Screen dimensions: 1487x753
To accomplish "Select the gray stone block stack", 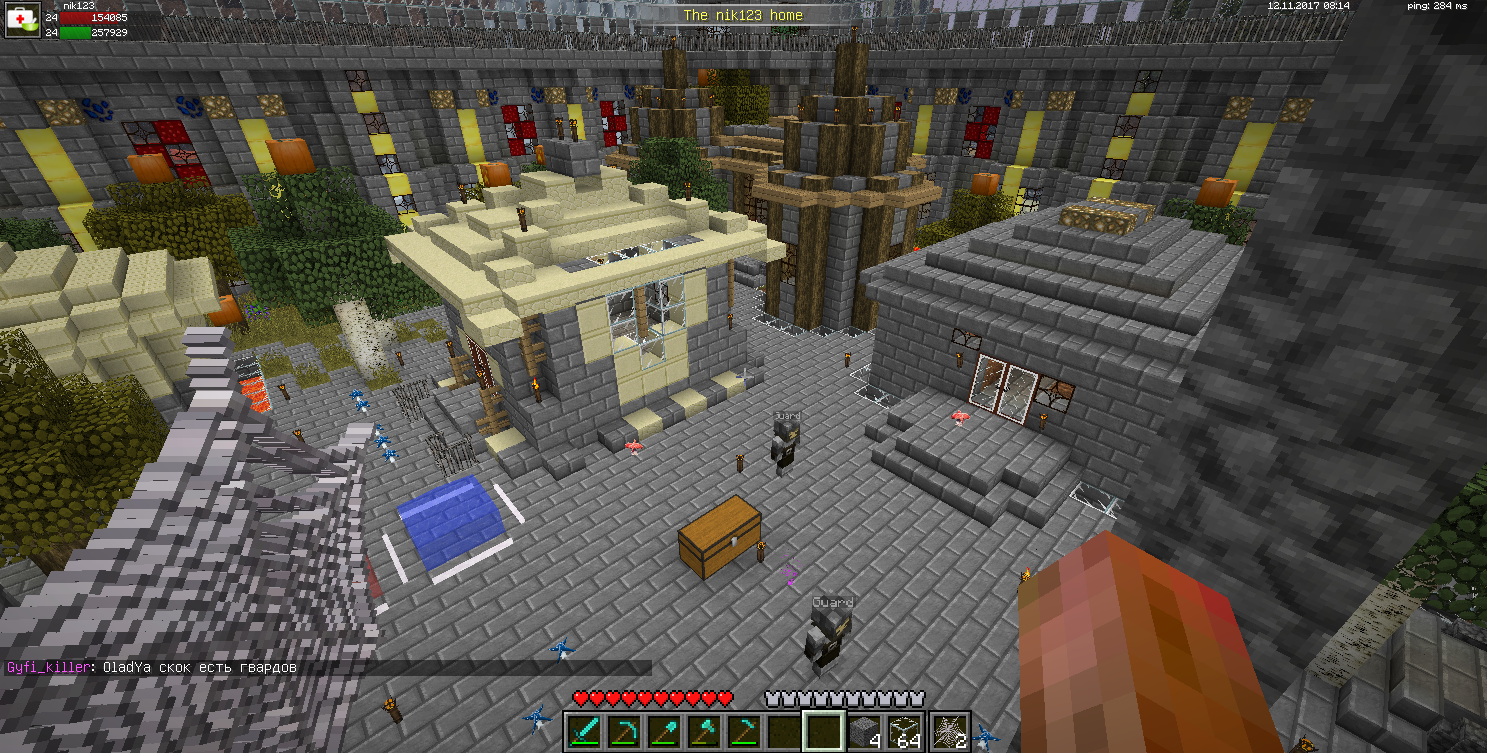I will coord(865,731).
